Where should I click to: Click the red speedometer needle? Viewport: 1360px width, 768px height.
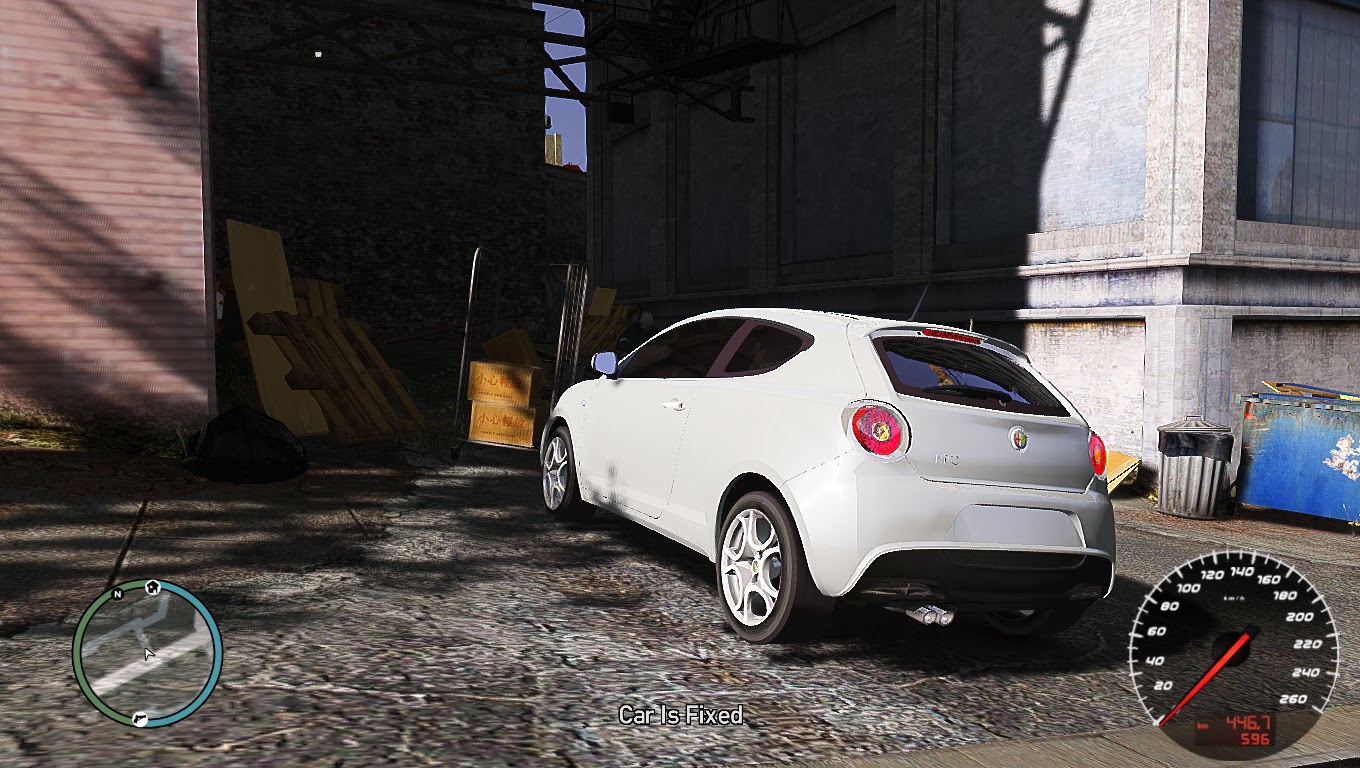pyautogui.click(x=1206, y=676)
